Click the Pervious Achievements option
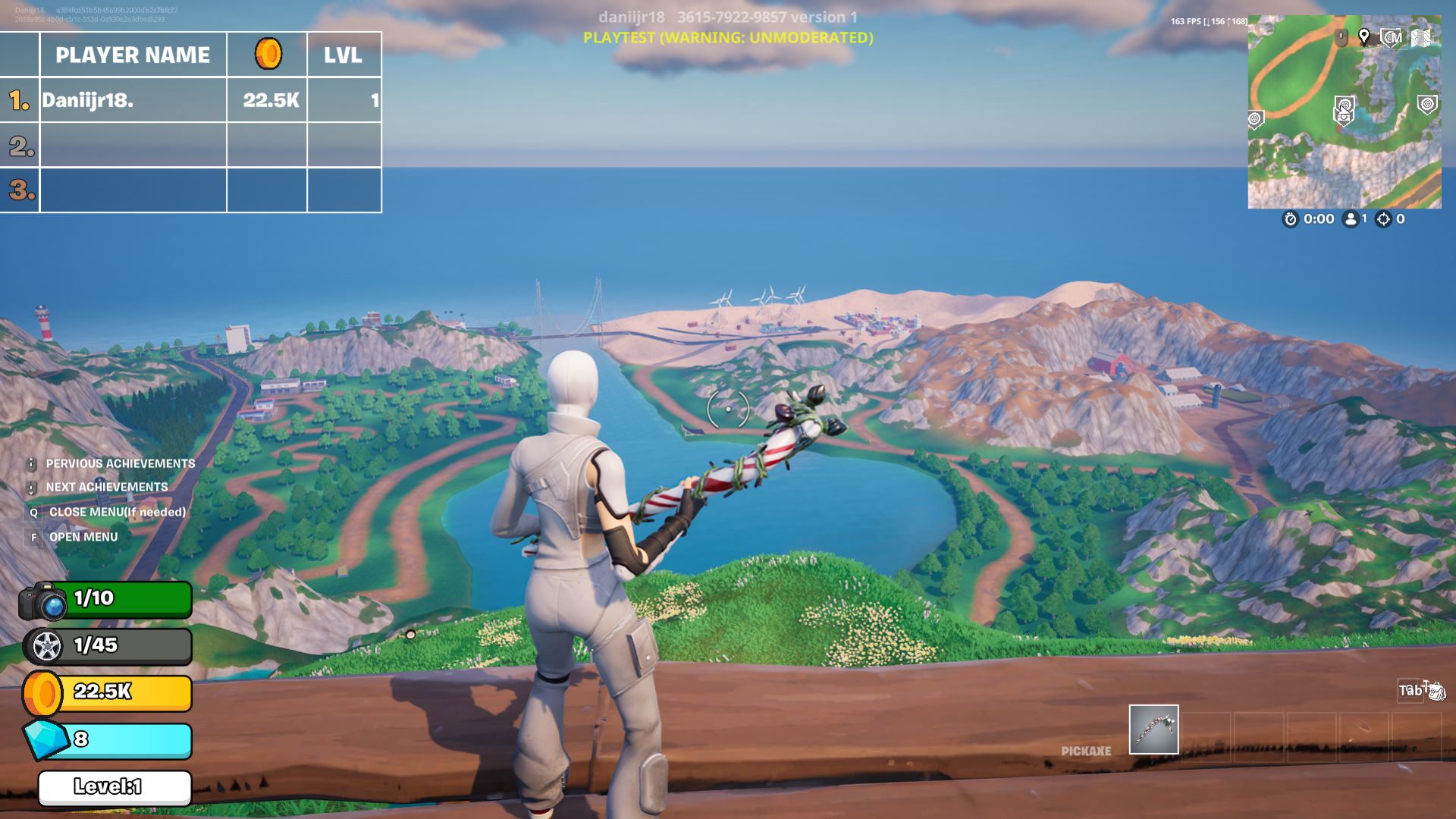The image size is (1456, 819). pos(120,463)
